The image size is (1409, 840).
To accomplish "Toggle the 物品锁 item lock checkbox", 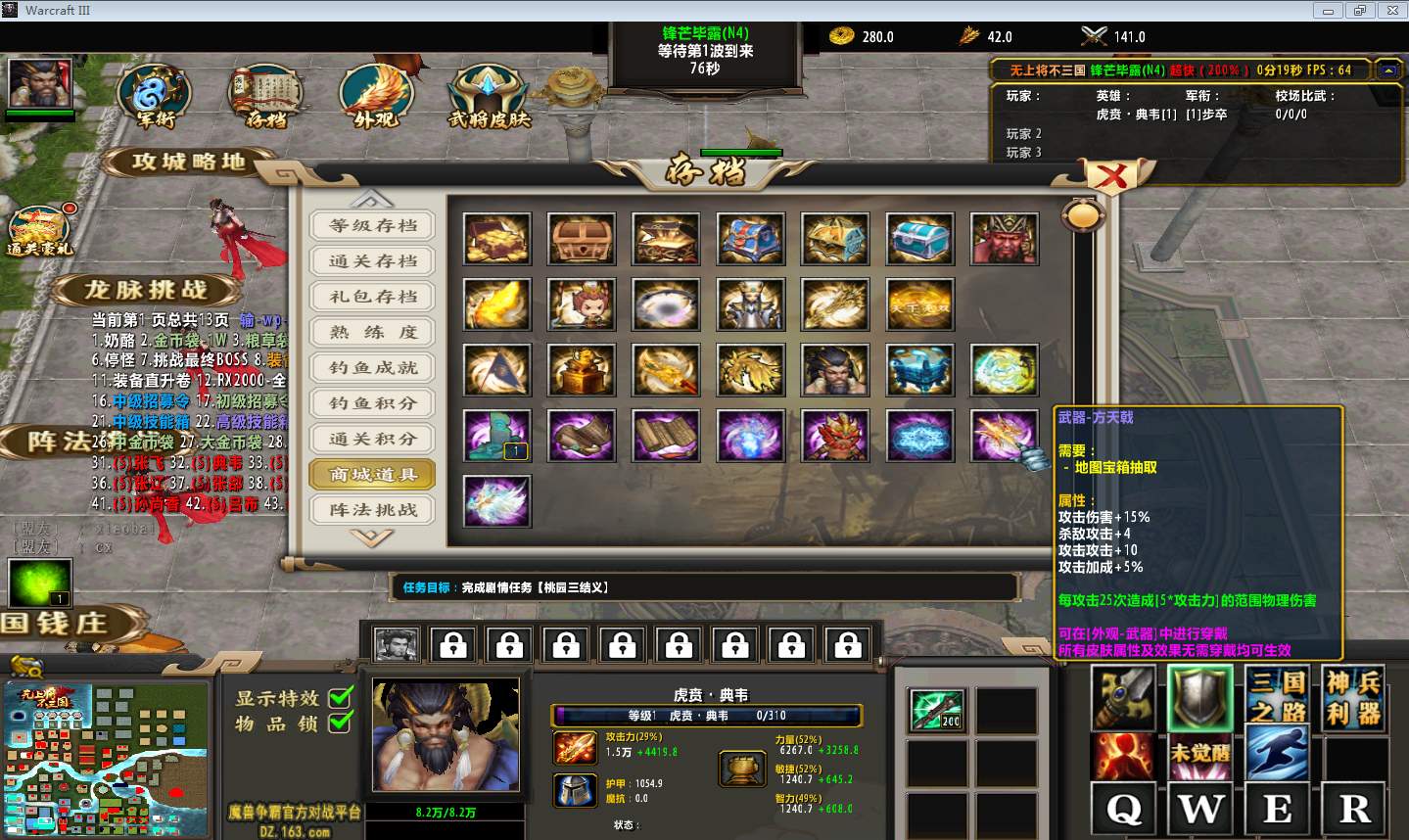I will pos(340,723).
